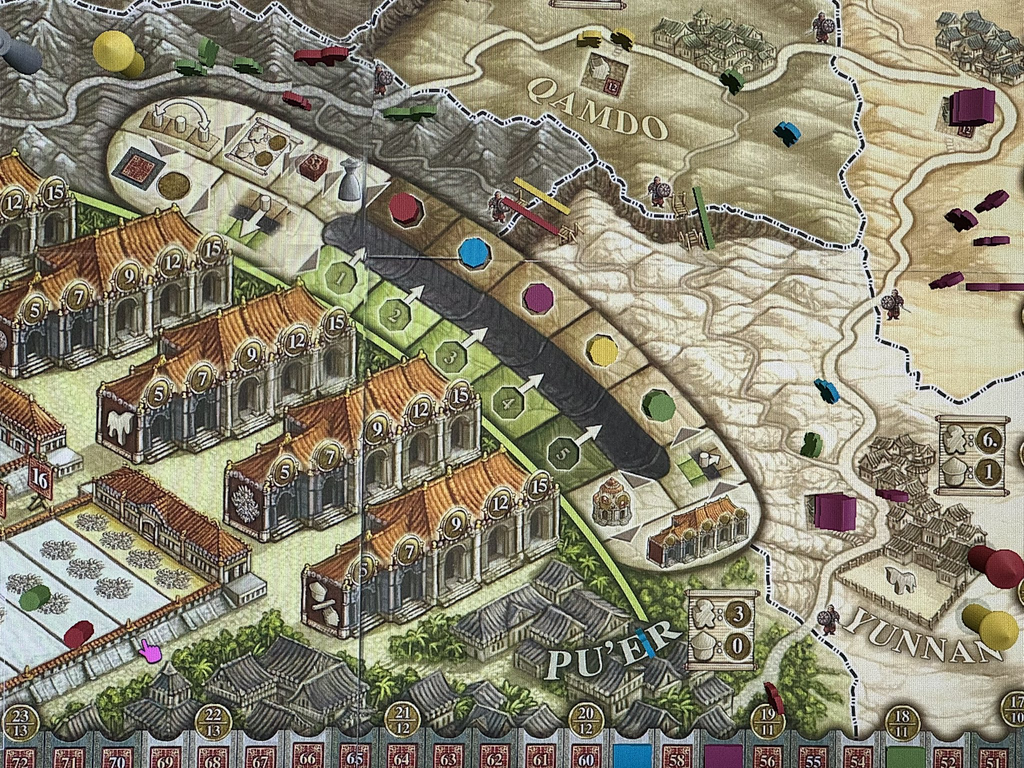Image resolution: width=1024 pixels, height=768 pixels.
Task: Choose the swap-pawns arrow phase step
Action: click(179, 117)
